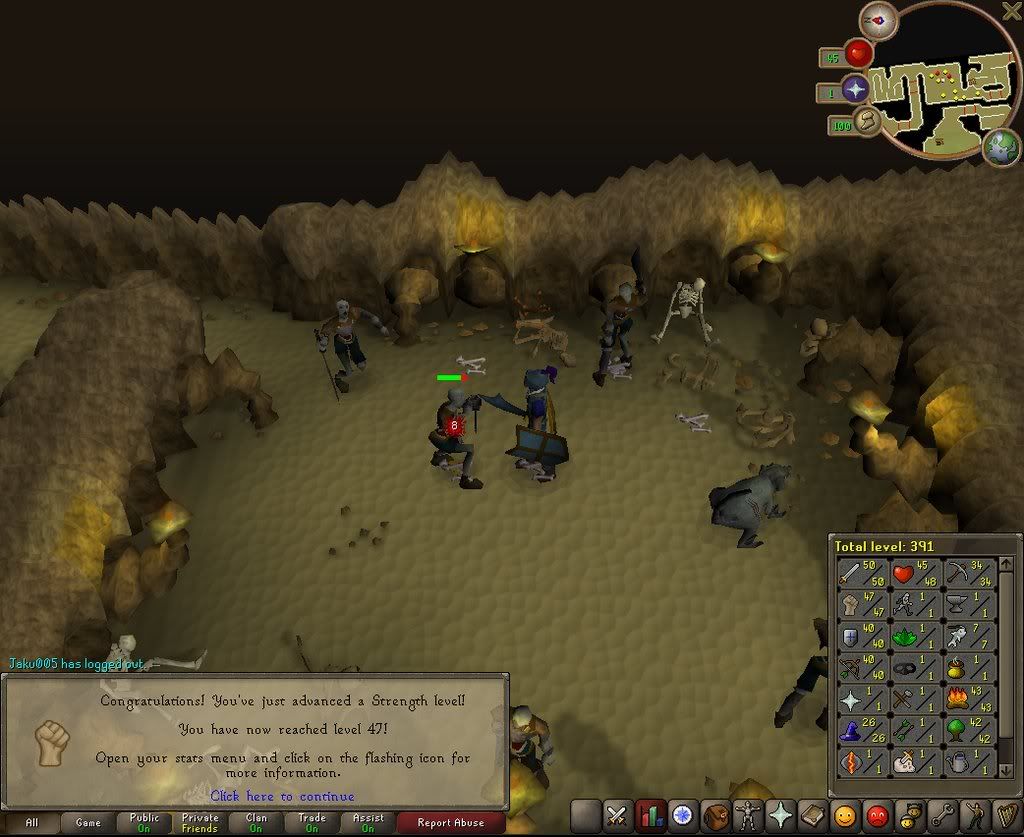The height and width of the screenshot is (837, 1024).
Task: Activate the Prayer orb by the minimap
Action: pos(855,89)
